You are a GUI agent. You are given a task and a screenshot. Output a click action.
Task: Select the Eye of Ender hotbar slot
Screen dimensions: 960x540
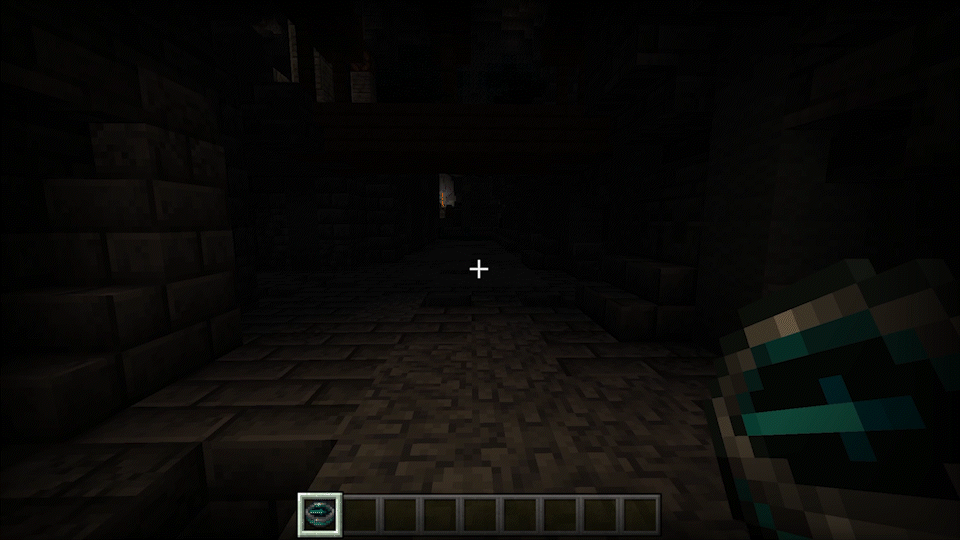[x=320, y=514]
